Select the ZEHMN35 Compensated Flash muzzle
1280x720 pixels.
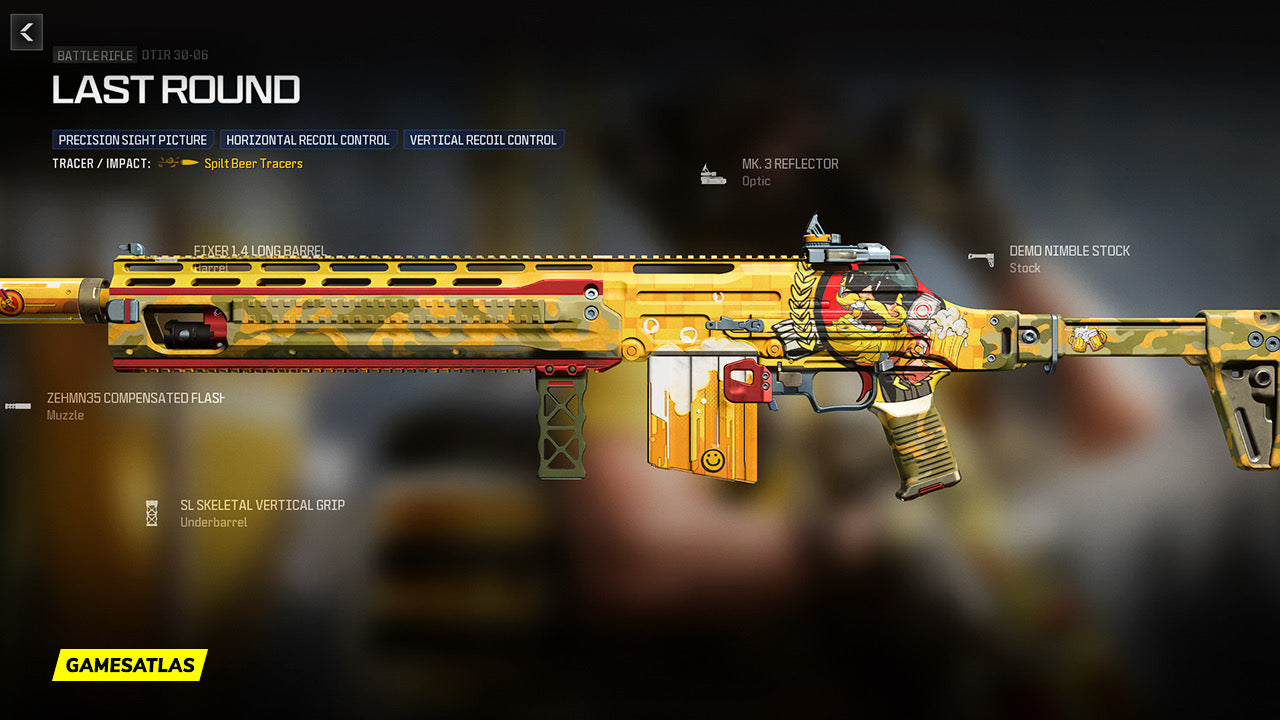133,398
